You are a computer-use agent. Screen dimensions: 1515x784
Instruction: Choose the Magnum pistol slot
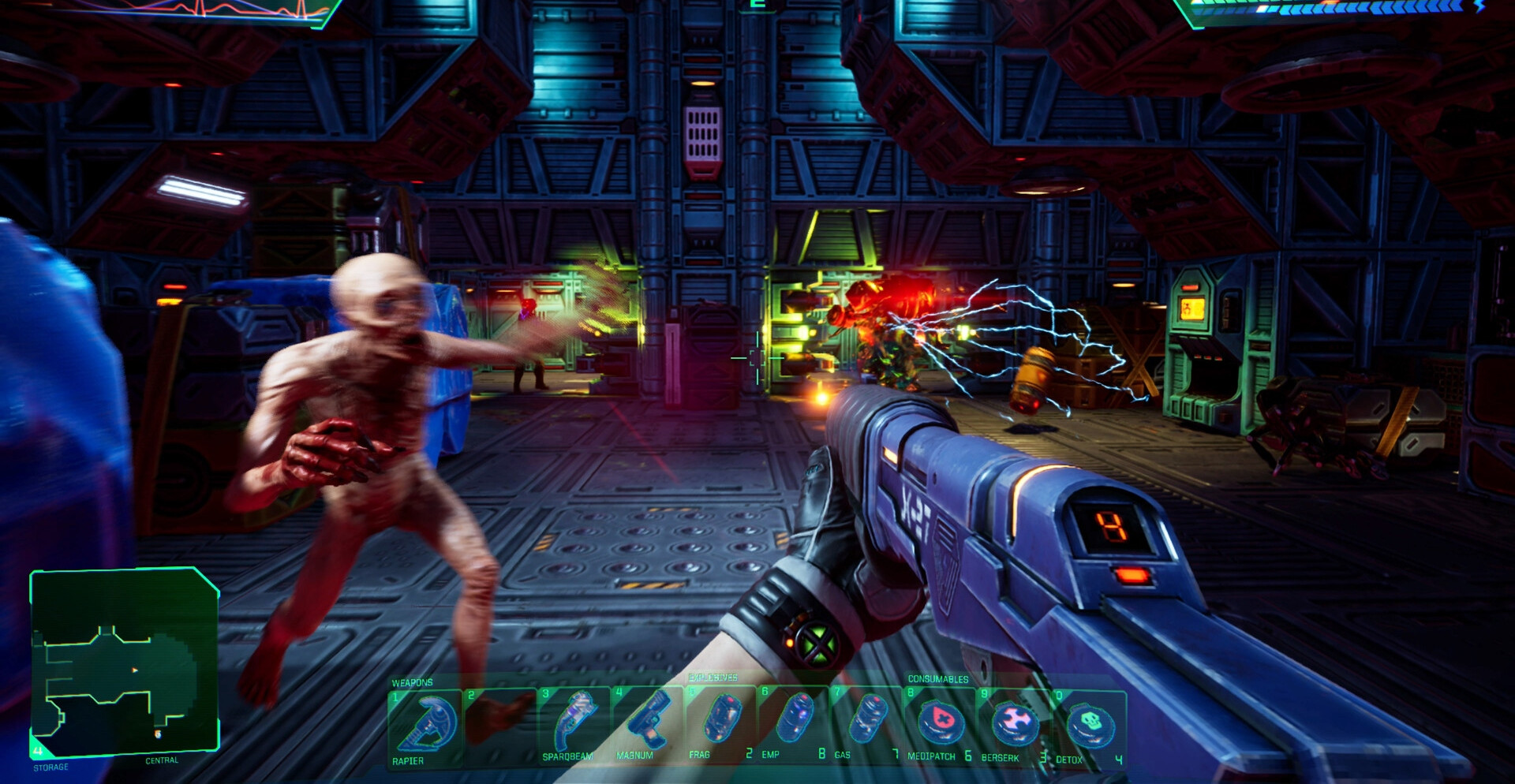(647, 724)
